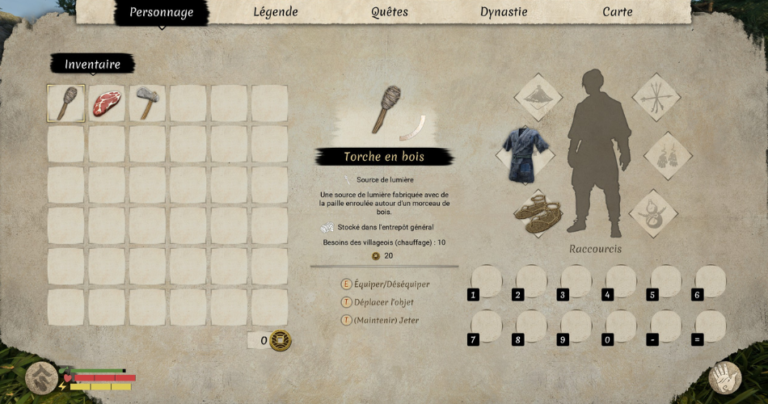Click the equipped sandals slot
768x404 pixels.
click(x=538, y=211)
